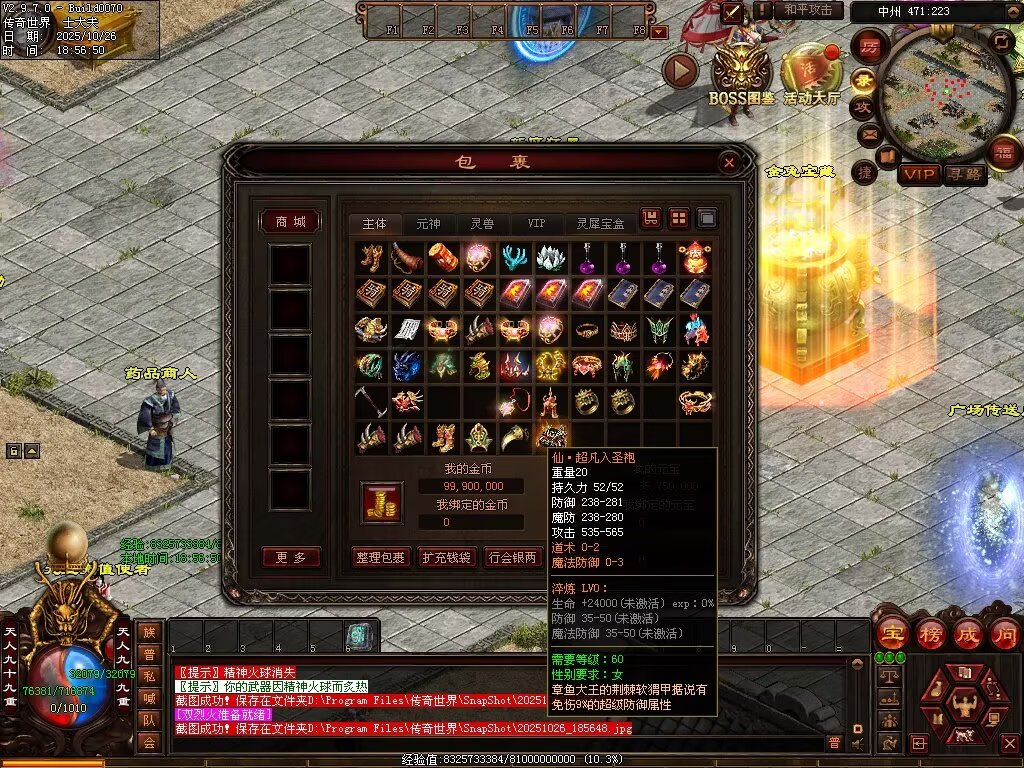Click the 扩充钱袋 button
Screen dimensions: 1024x768
point(446,558)
